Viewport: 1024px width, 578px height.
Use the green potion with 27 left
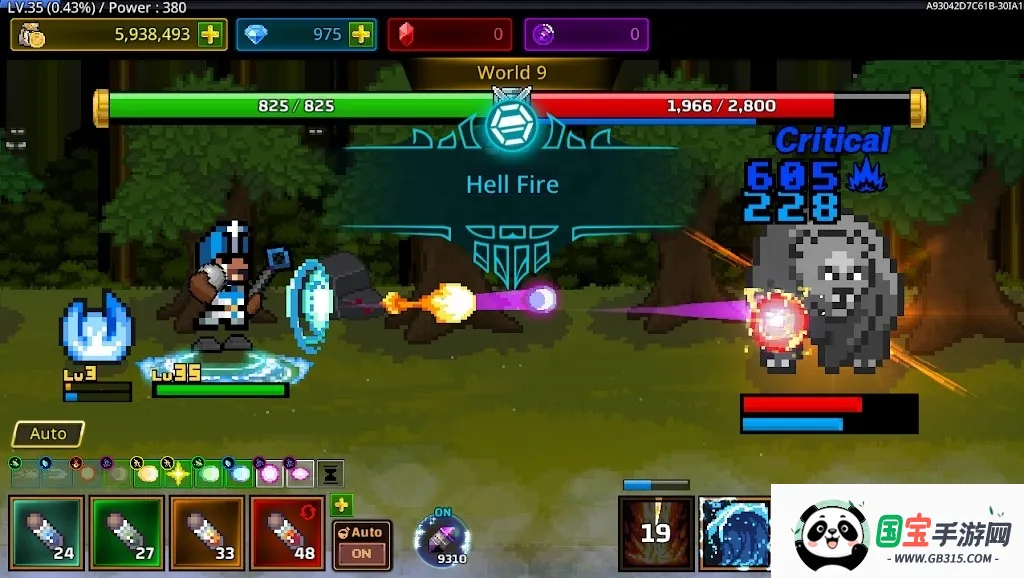coord(126,533)
